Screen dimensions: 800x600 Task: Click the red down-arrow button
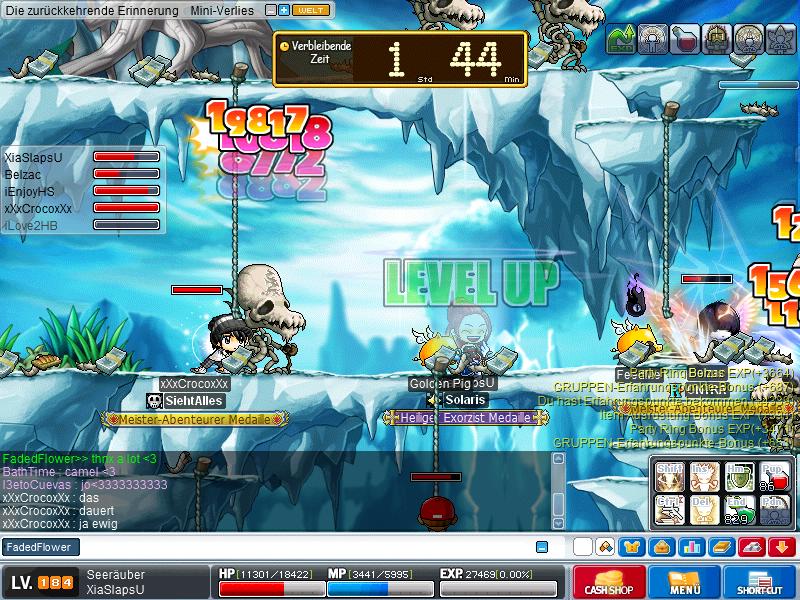tap(782, 547)
